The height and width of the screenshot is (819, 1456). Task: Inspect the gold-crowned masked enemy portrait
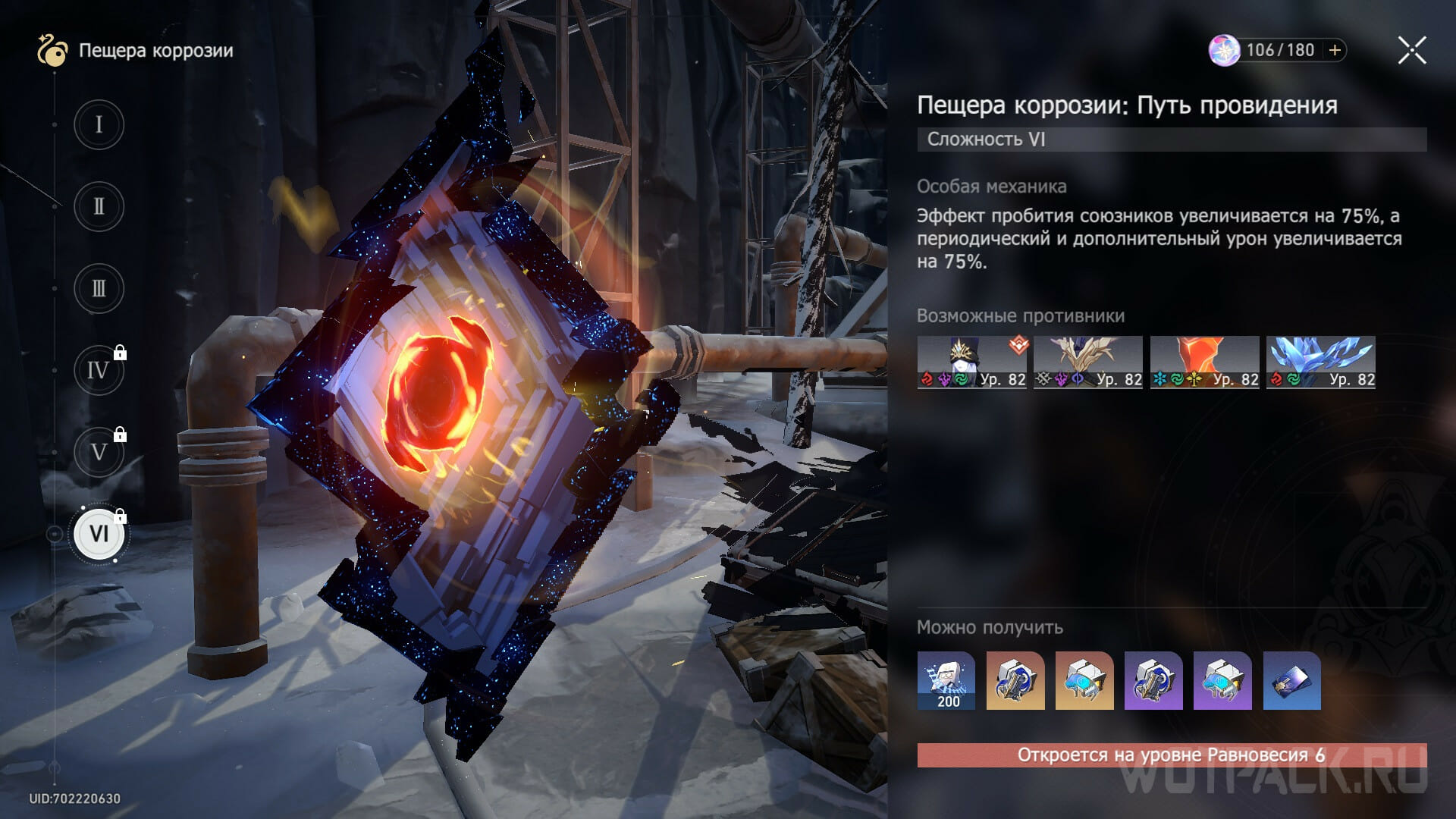click(x=971, y=362)
